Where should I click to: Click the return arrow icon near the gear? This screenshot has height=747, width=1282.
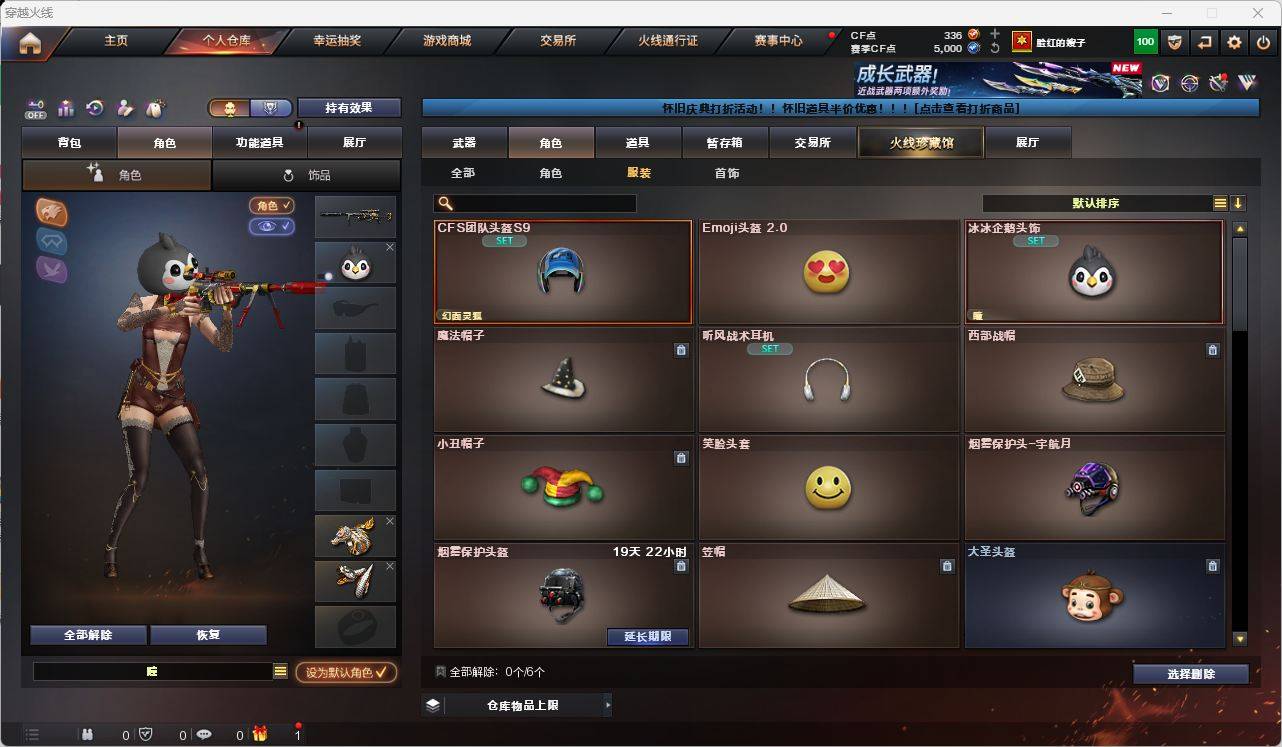click(1204, 41)
